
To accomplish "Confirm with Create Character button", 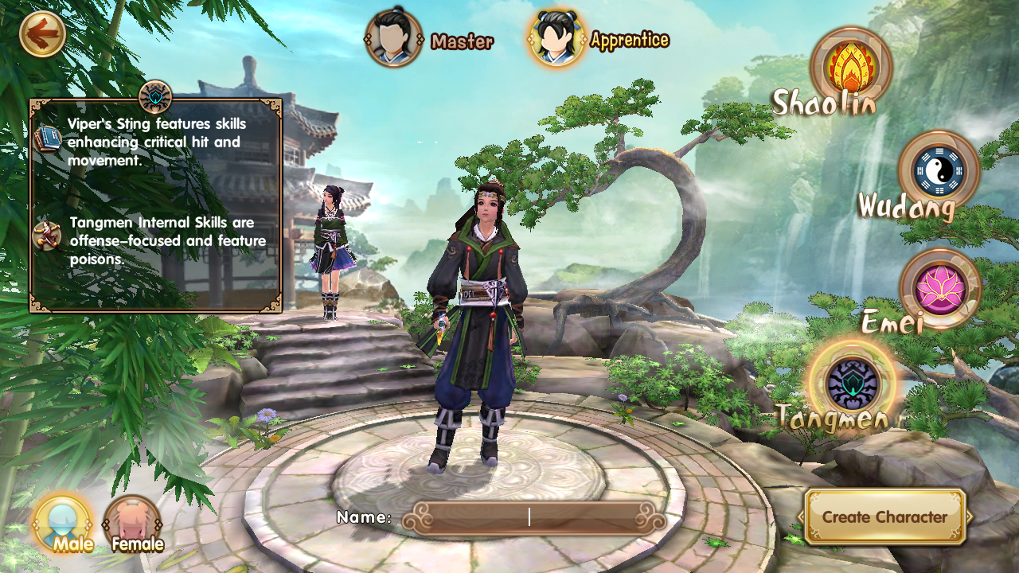I will pos(884,517).
